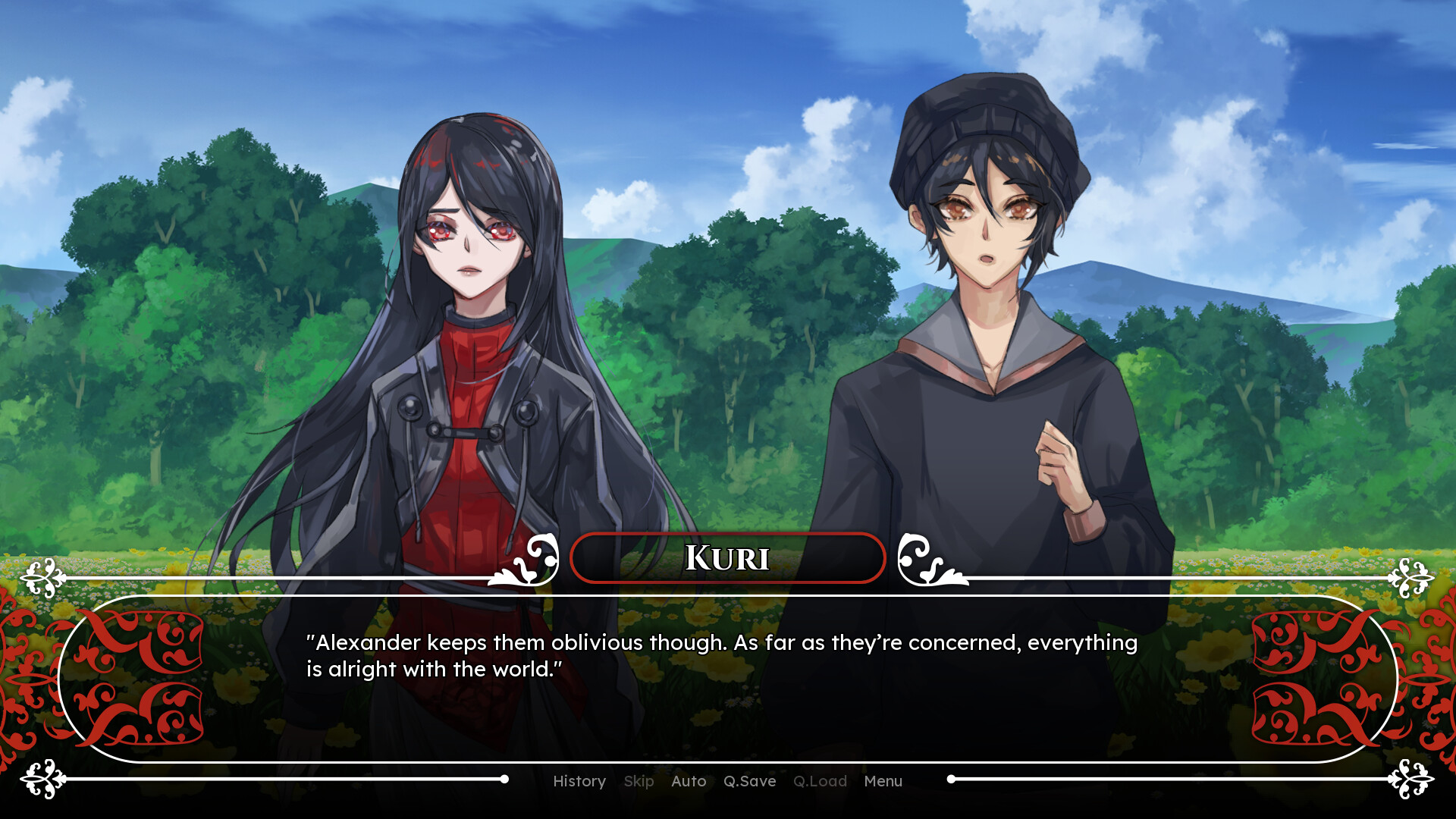Click Q.Load to restore quick save
This screenshot has width=1456, height=819.
tap(821, 781)
